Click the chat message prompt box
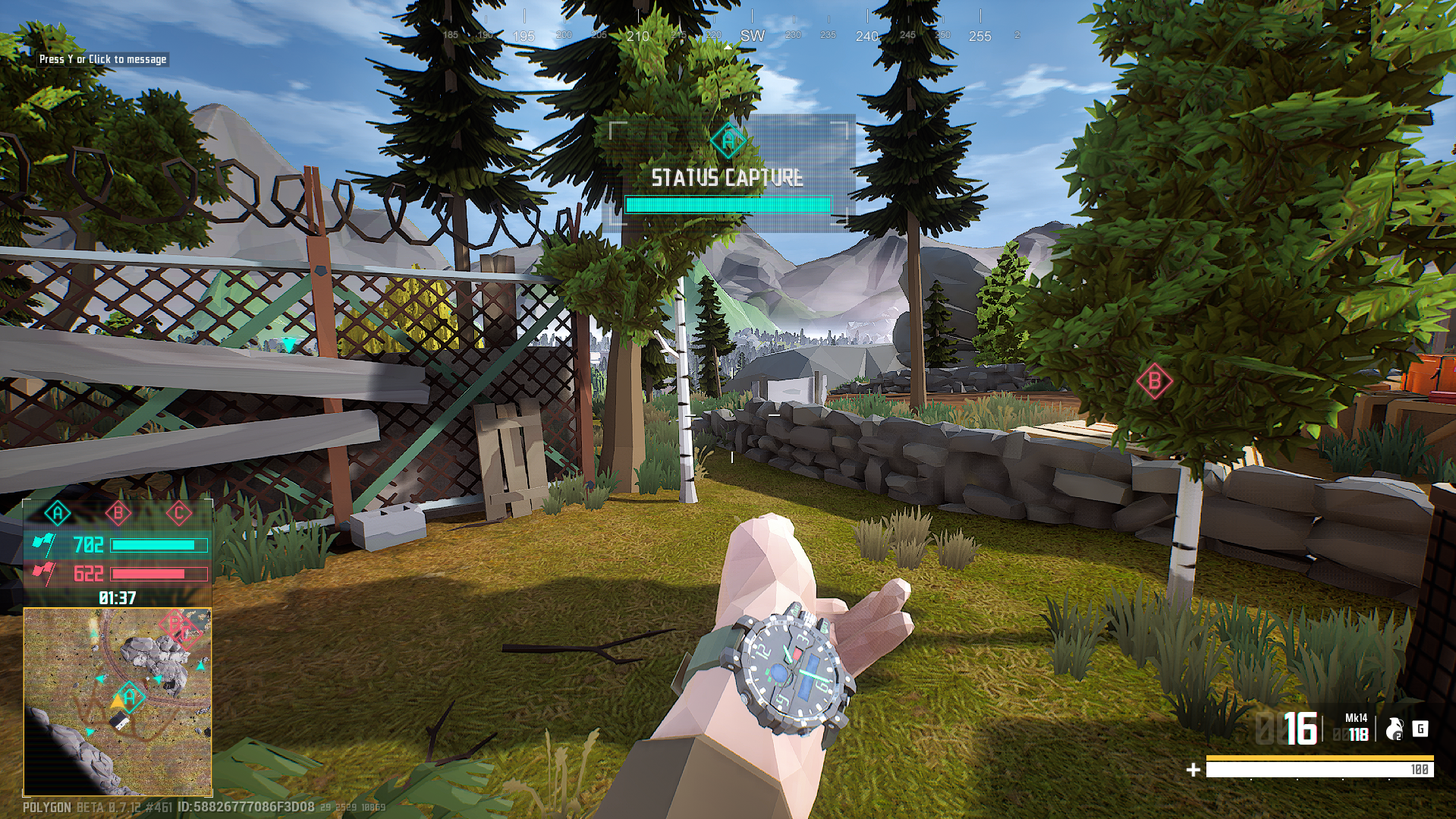Screen dimensions: 1456x819 (102, 59)
